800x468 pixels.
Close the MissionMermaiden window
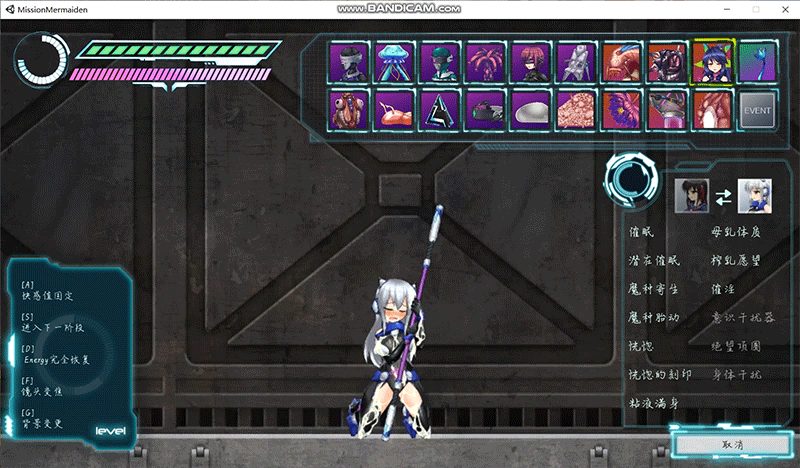click(x=776, y=9)
